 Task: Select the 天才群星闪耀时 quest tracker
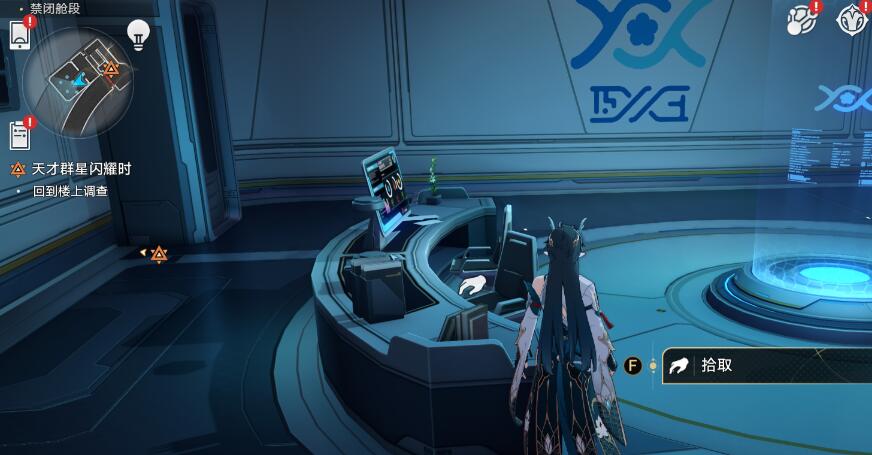point(80,169)
